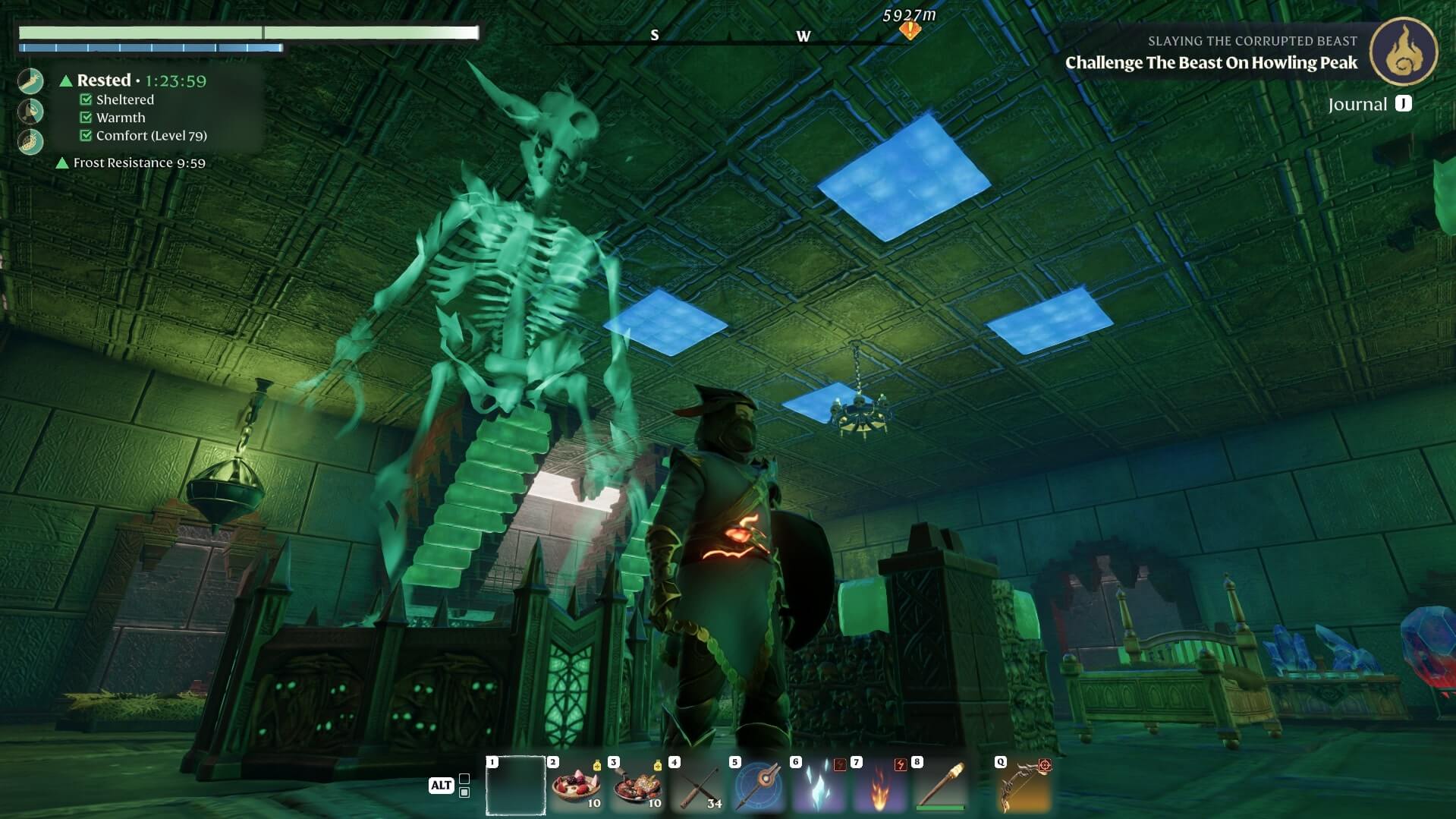This screenshot has height=819, width=1456.
Task: Select the berry bowl food slot
Action: pyautogui.click(x=576, y=785)
